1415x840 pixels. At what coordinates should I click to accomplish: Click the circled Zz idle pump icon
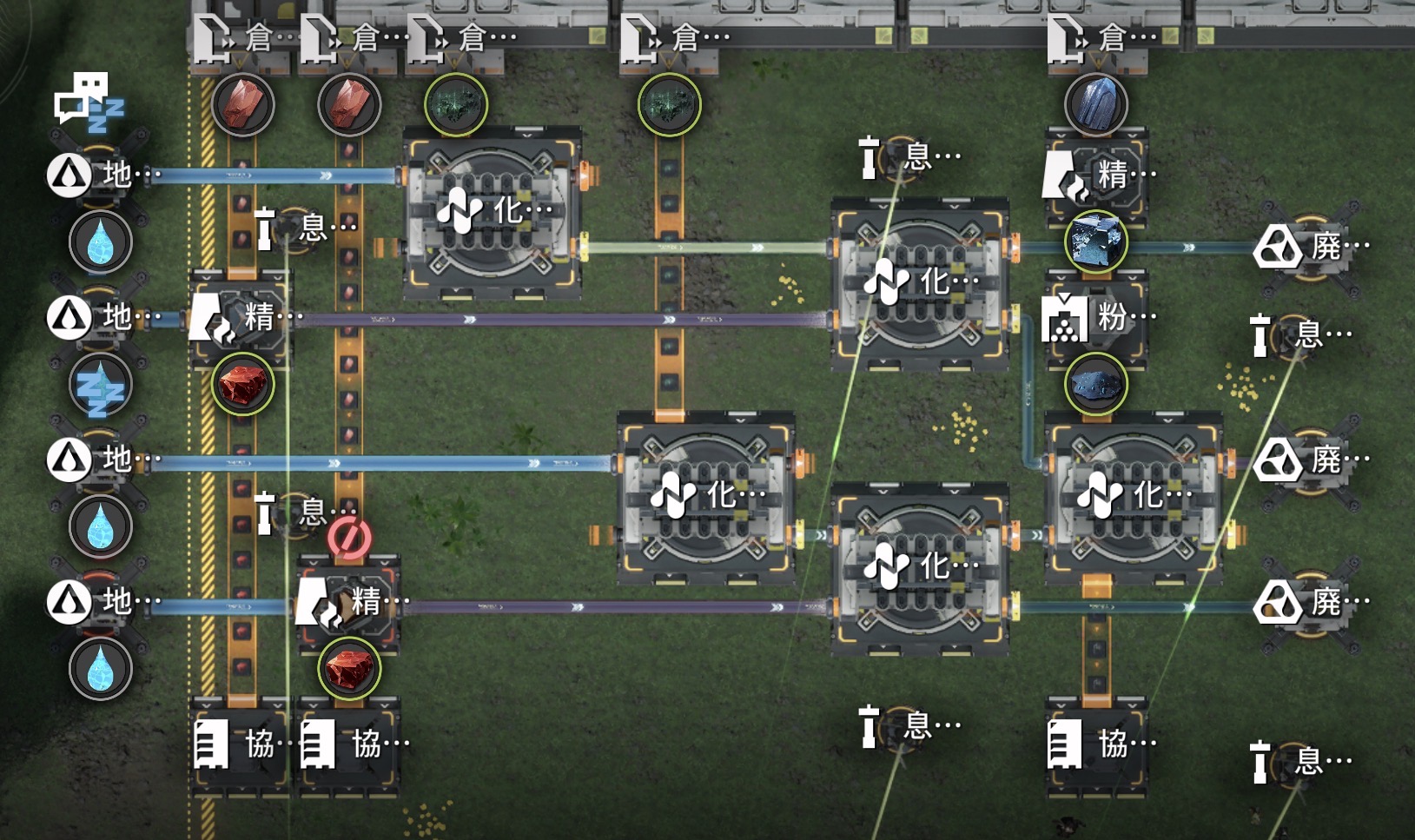101,385
